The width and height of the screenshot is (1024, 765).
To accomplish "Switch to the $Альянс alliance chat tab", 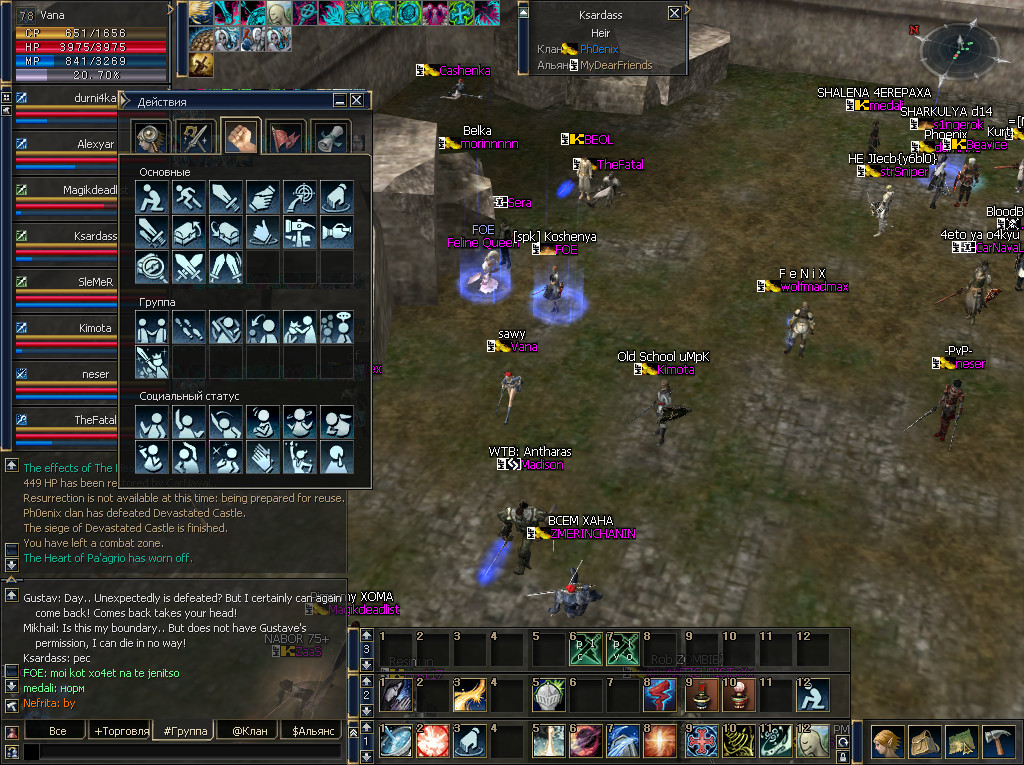I will tap(311, 731).
